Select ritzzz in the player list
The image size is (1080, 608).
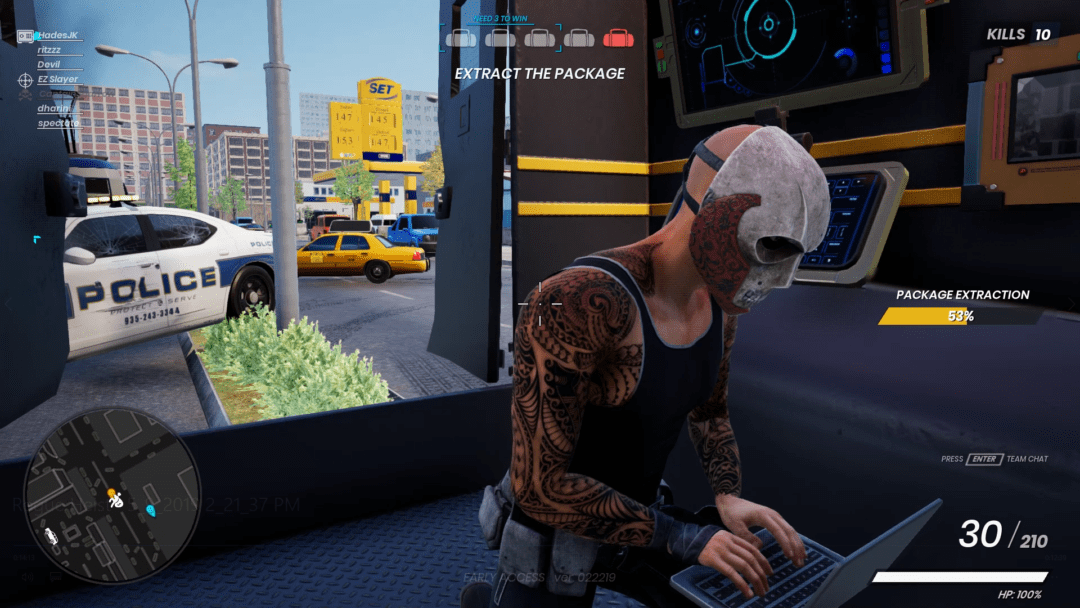tap(50, 49)
